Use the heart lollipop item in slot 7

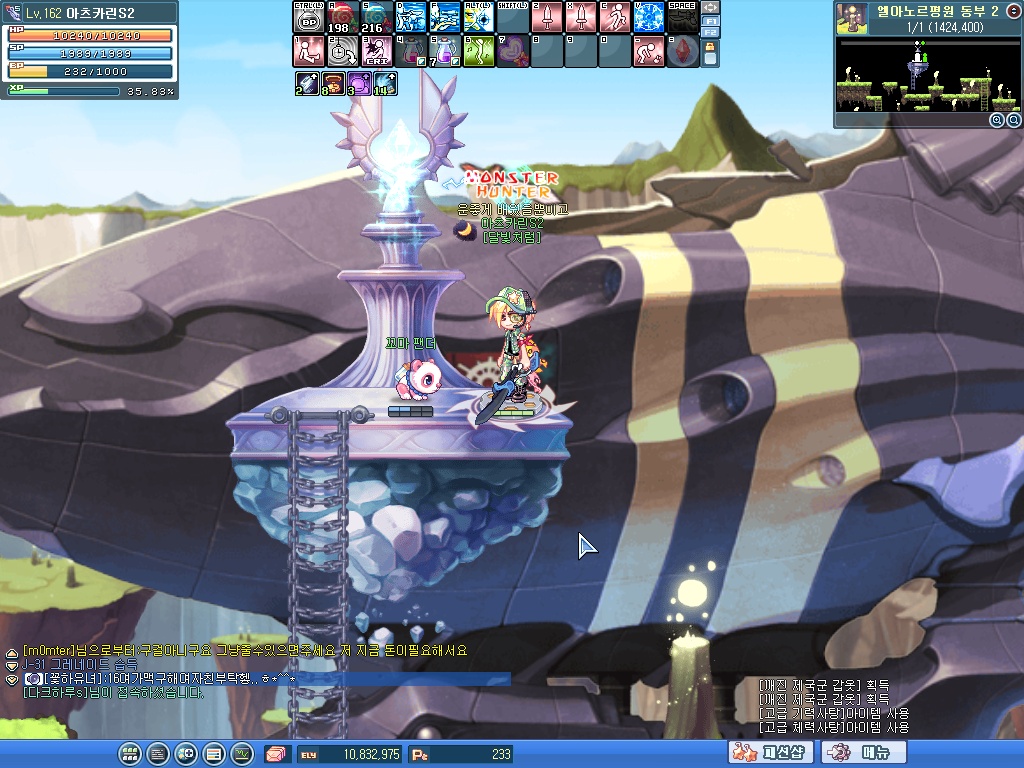click(x=512, y=51)
